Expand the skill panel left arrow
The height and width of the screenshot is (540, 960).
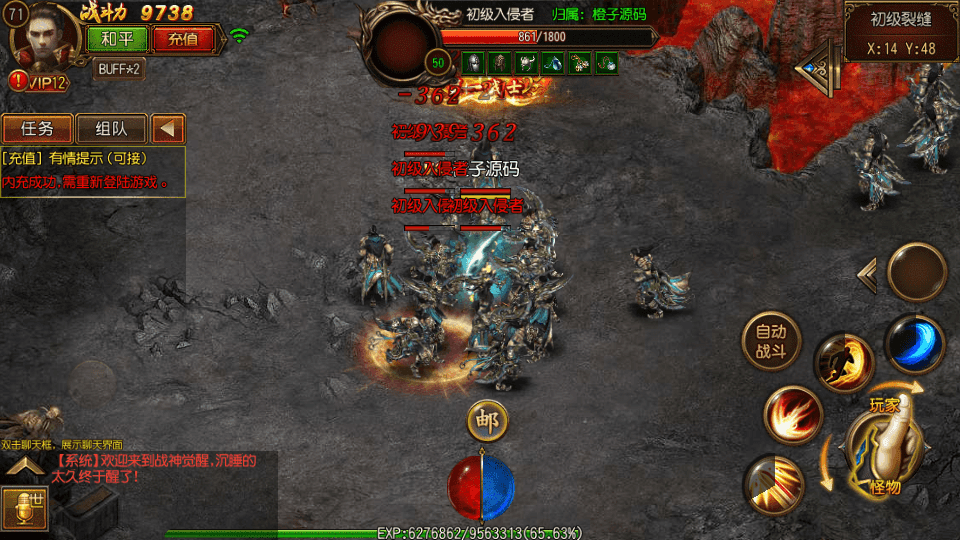[867, 274]
